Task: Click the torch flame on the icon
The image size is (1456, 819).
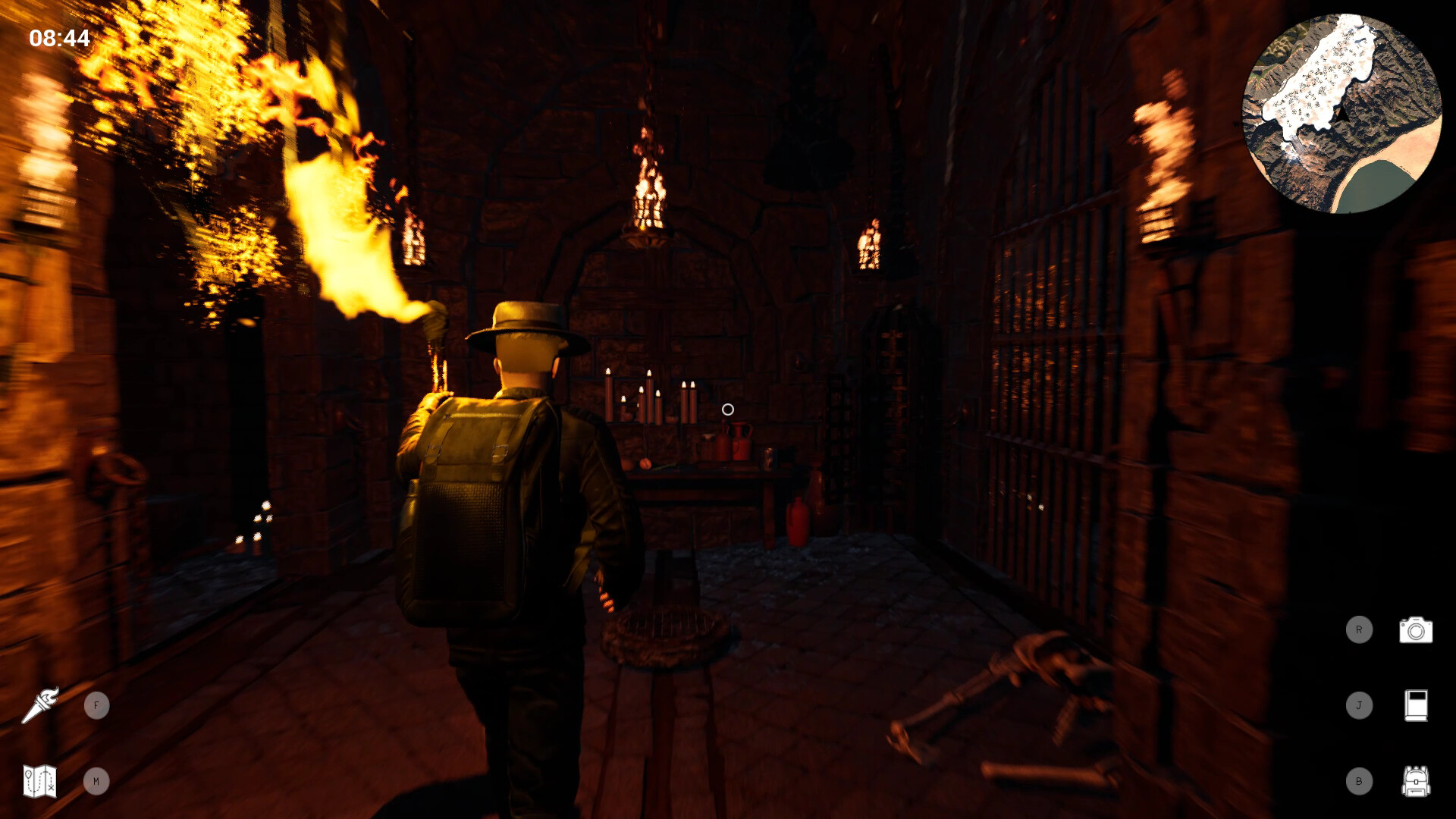Action: (x=49, y=695)
